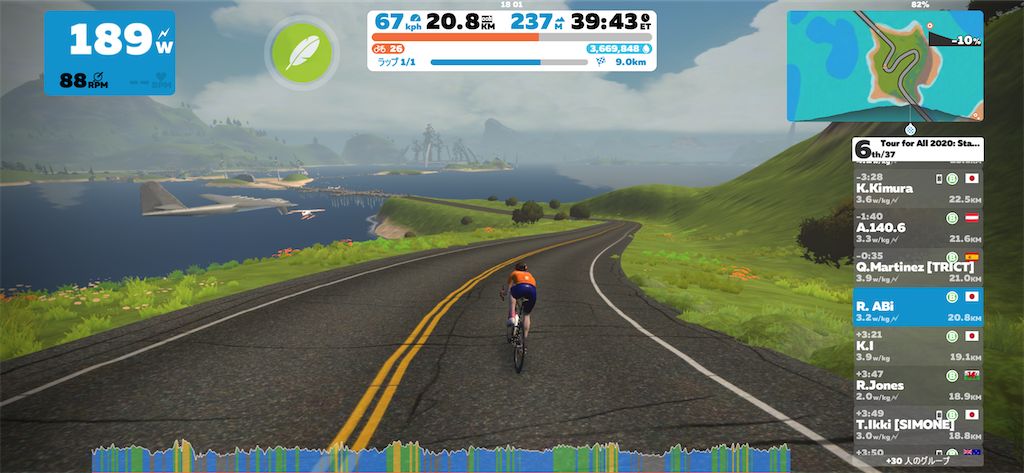Expand the +30 rider group row
Image resolution: width=1024 pixels, height=473 pixels.
917,461
